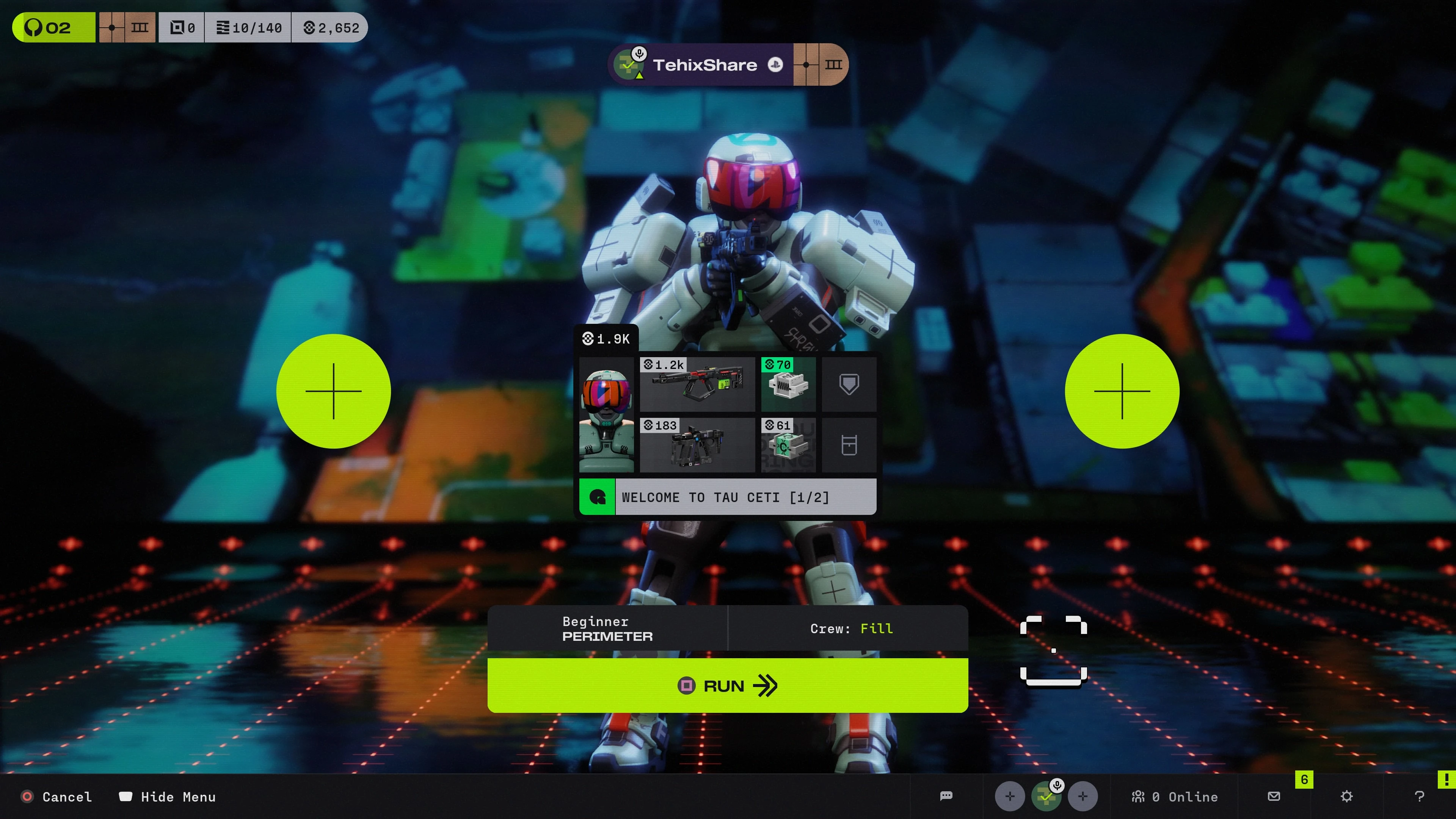Select the primary rifle slot worth 1.2k
The width and height of the screenshot is (1456, 819).
point(697,384)
